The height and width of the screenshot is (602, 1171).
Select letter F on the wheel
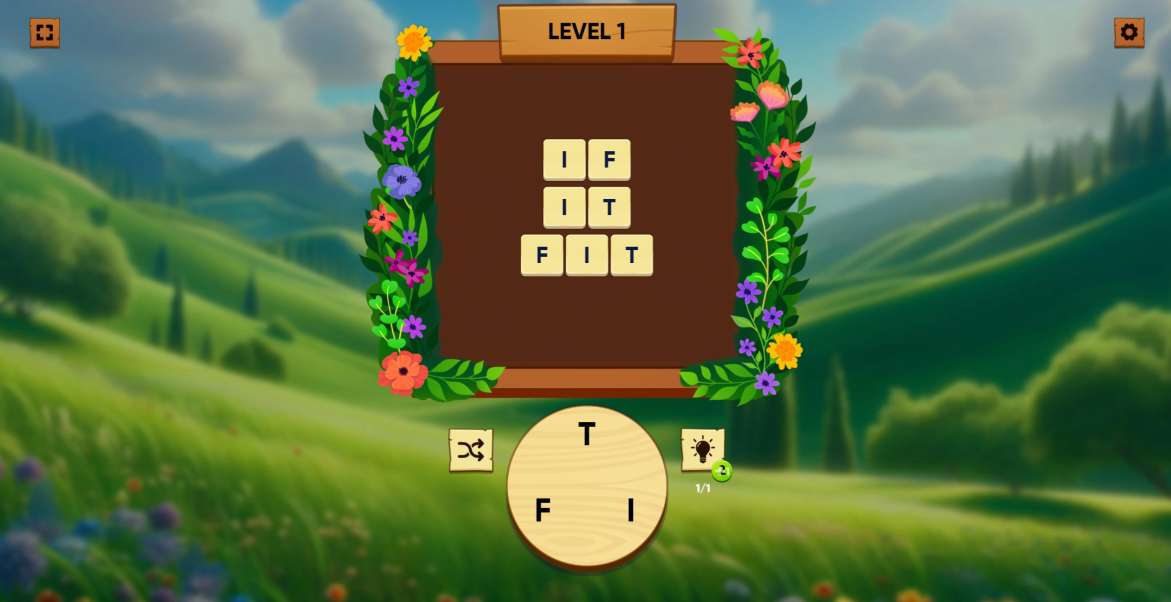[542, 510]
